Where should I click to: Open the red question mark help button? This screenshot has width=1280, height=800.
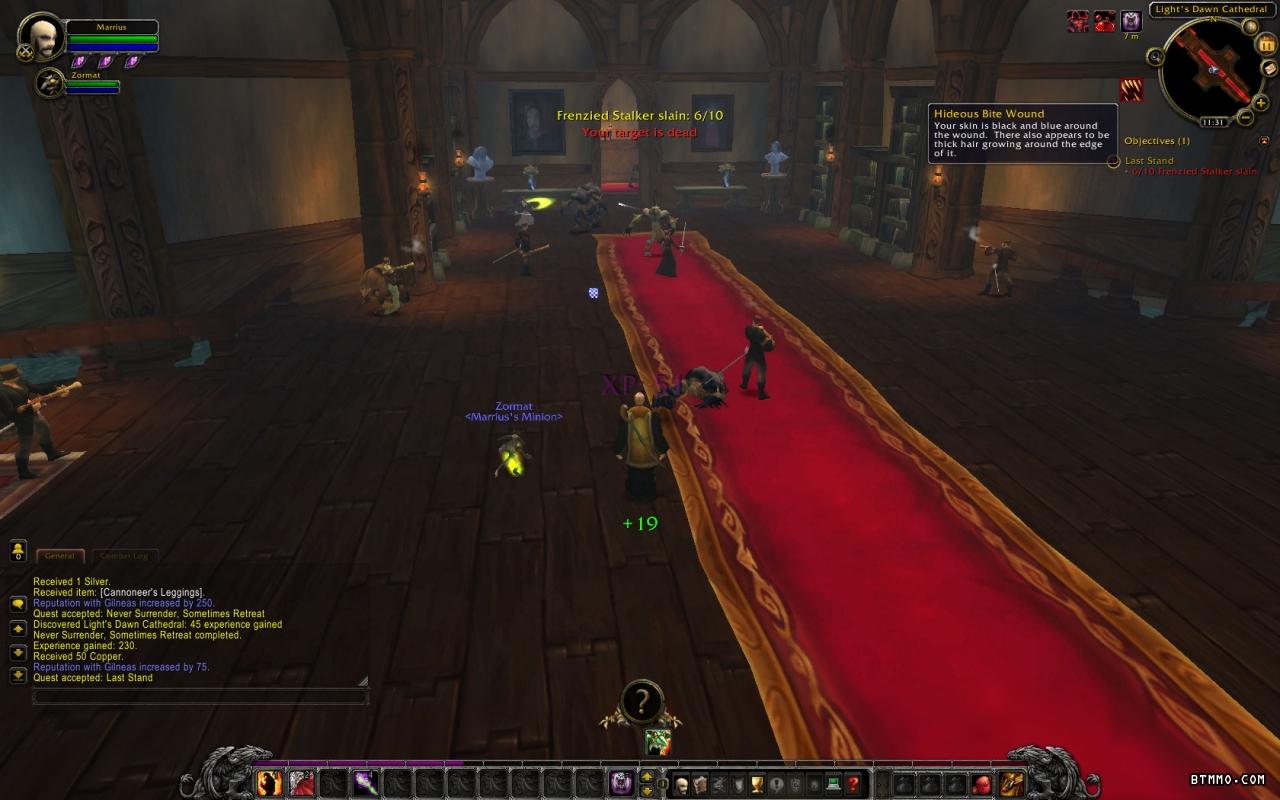[853, 784]
